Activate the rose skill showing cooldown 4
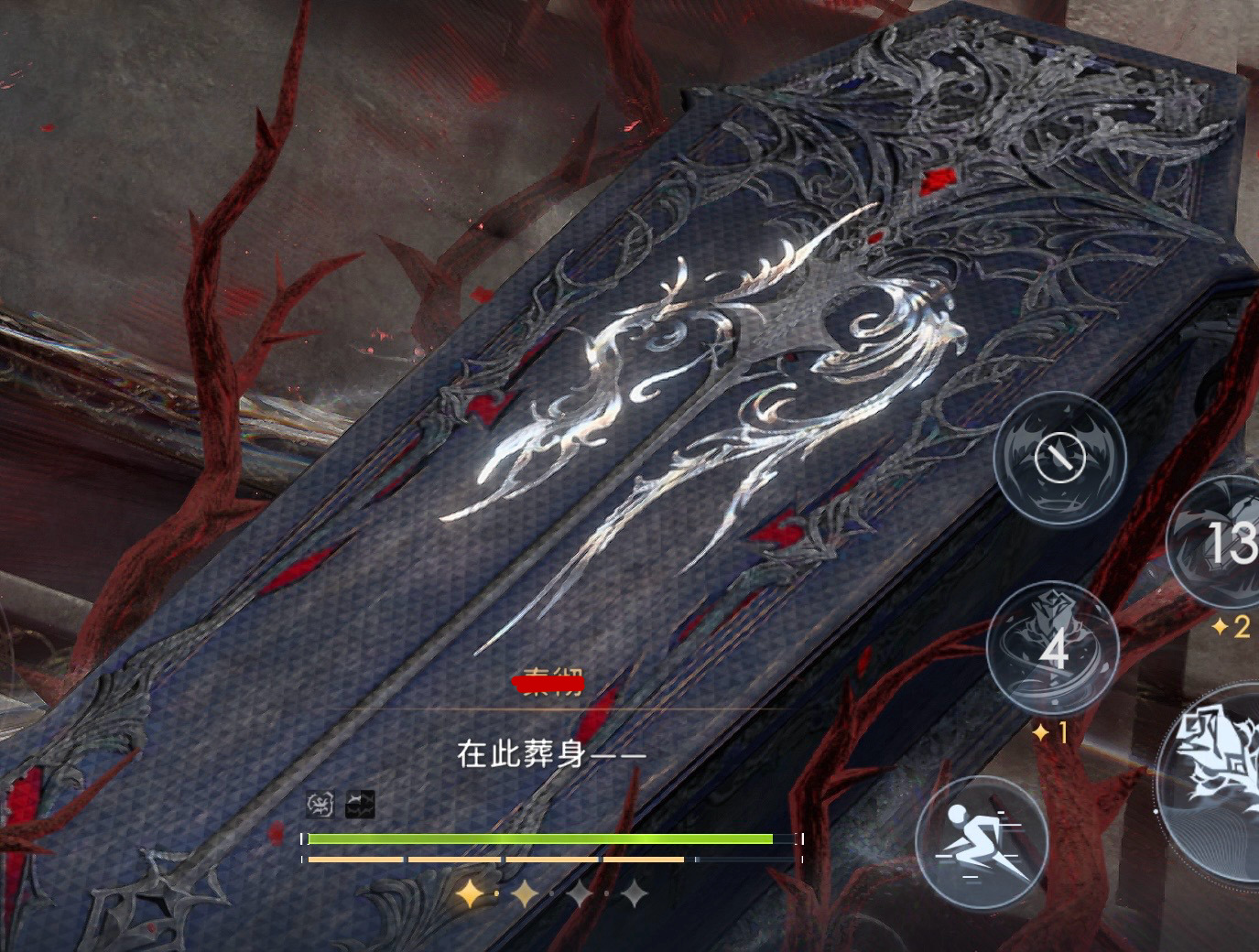 click(1054, 650)
